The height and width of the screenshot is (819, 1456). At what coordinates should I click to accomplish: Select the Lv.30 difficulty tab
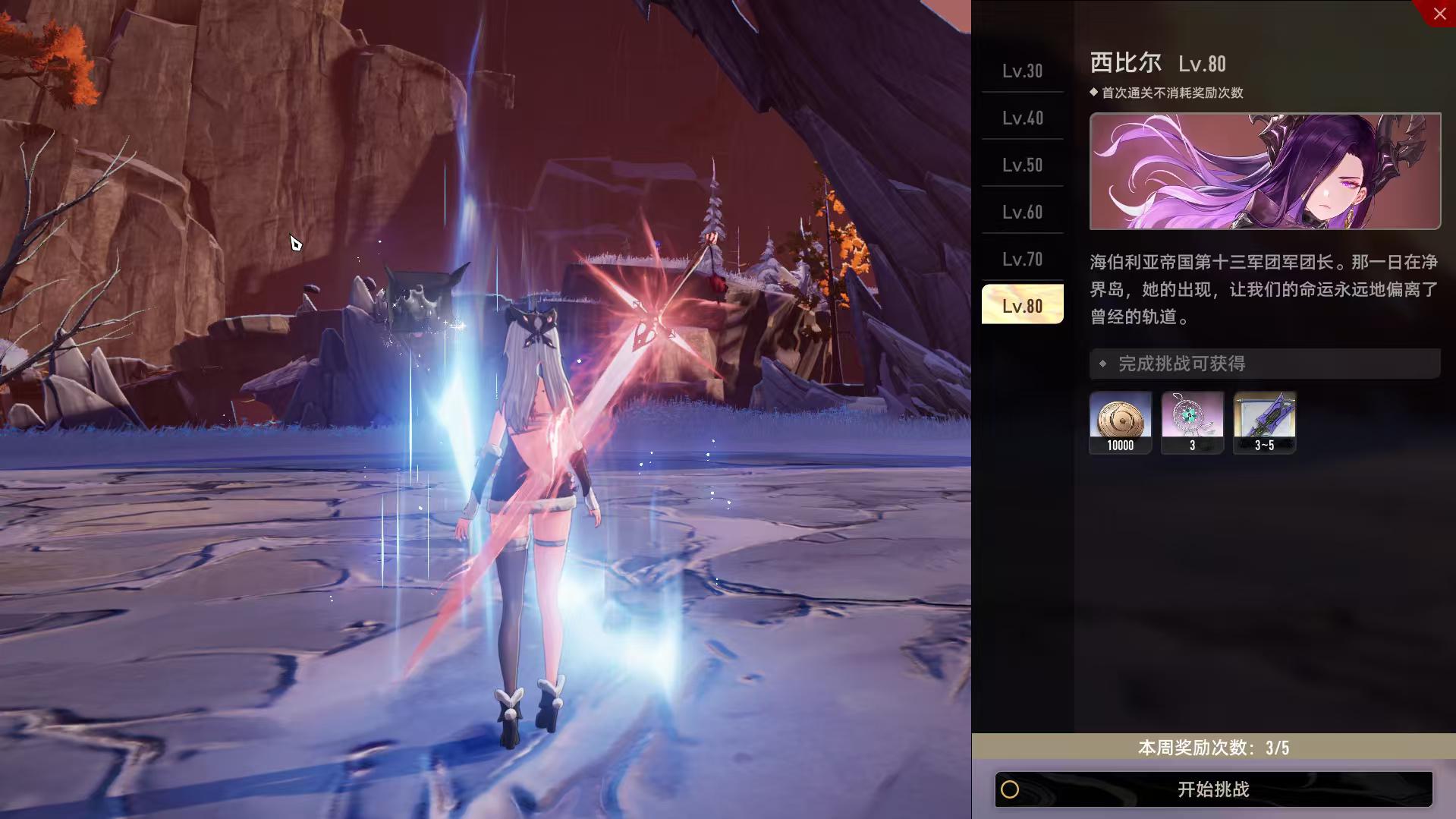click(1022, 71)
